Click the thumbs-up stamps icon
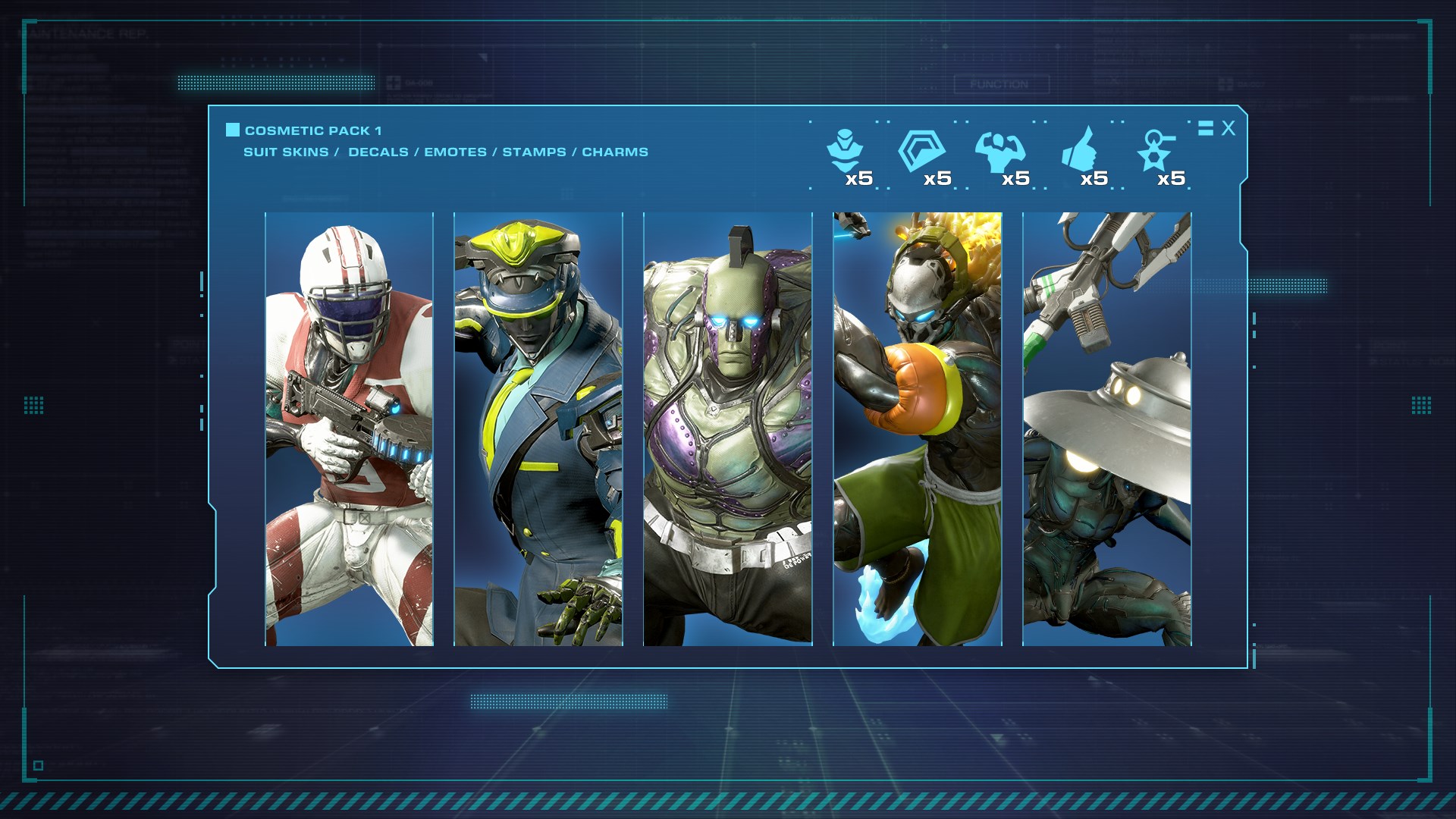1456x819 pixels. tap(1078, 149)
